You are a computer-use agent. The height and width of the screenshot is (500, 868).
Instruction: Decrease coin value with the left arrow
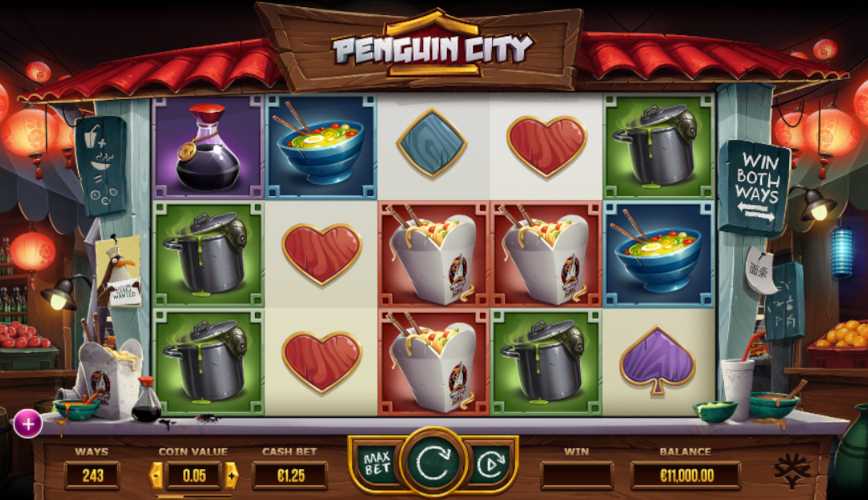click(157, 475)
